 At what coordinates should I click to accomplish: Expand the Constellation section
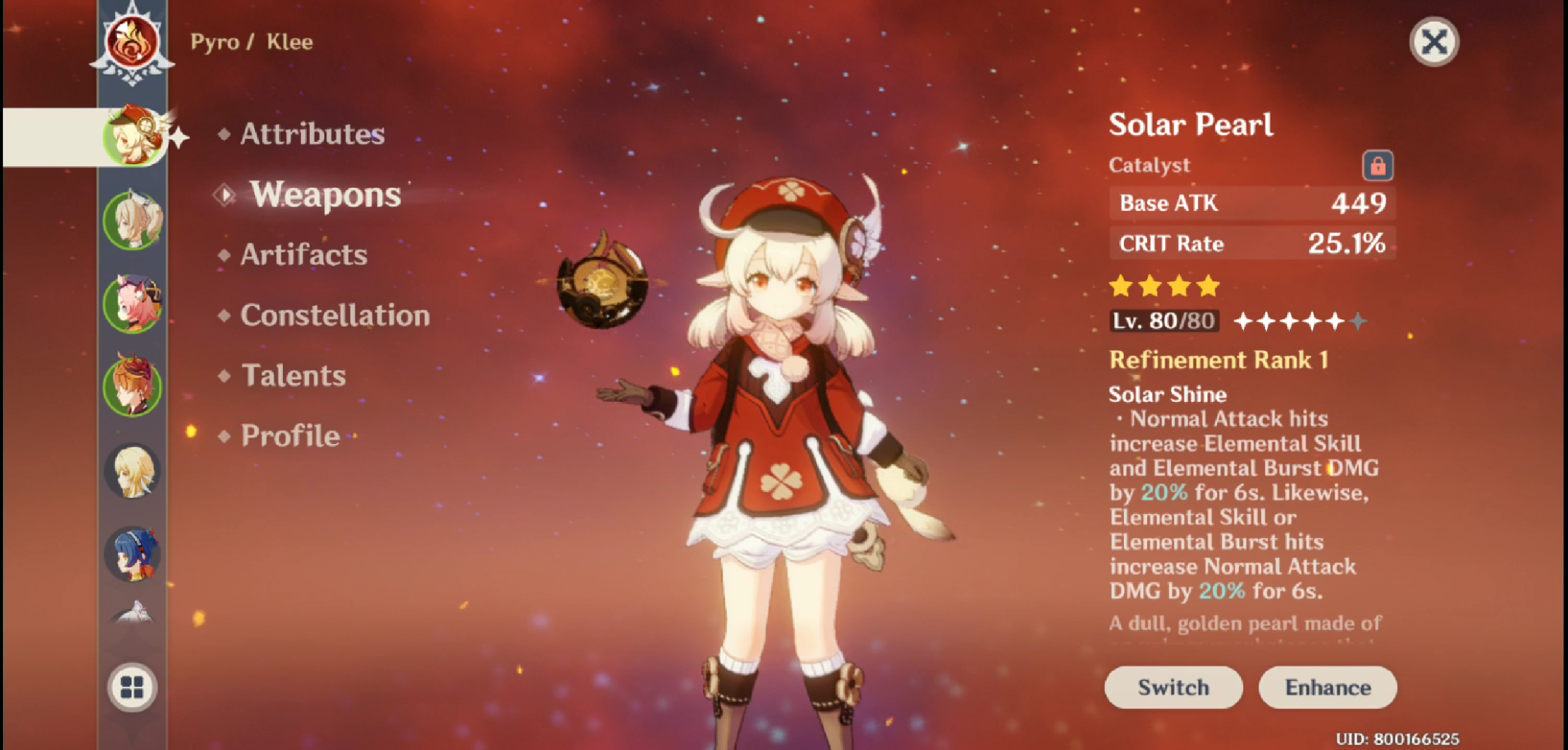pyautogui.click(x=335, y=315)
